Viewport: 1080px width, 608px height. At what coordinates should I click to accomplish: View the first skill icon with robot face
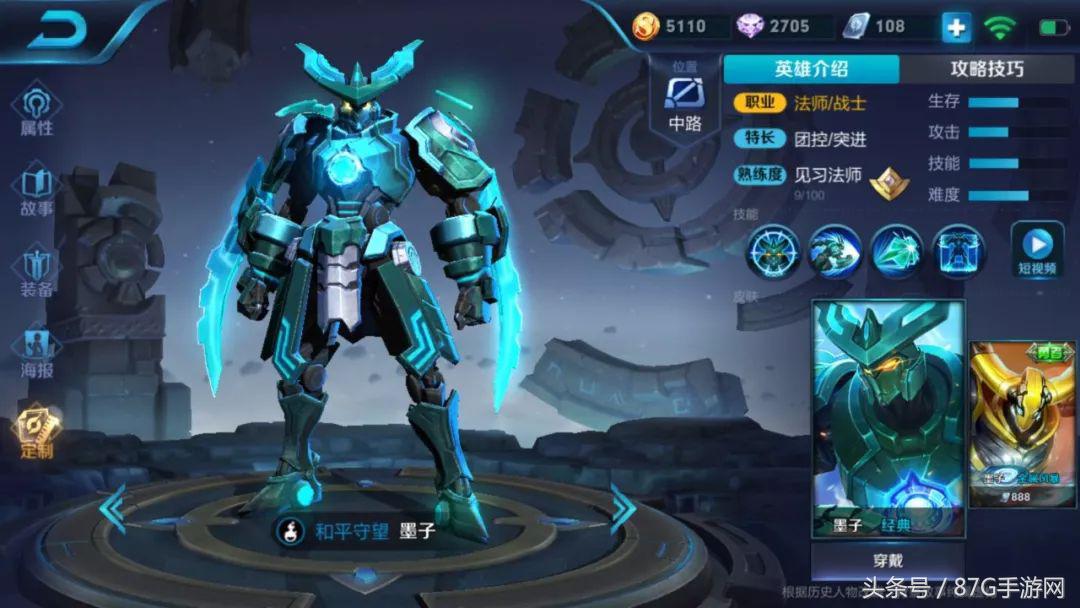point(774,250)
